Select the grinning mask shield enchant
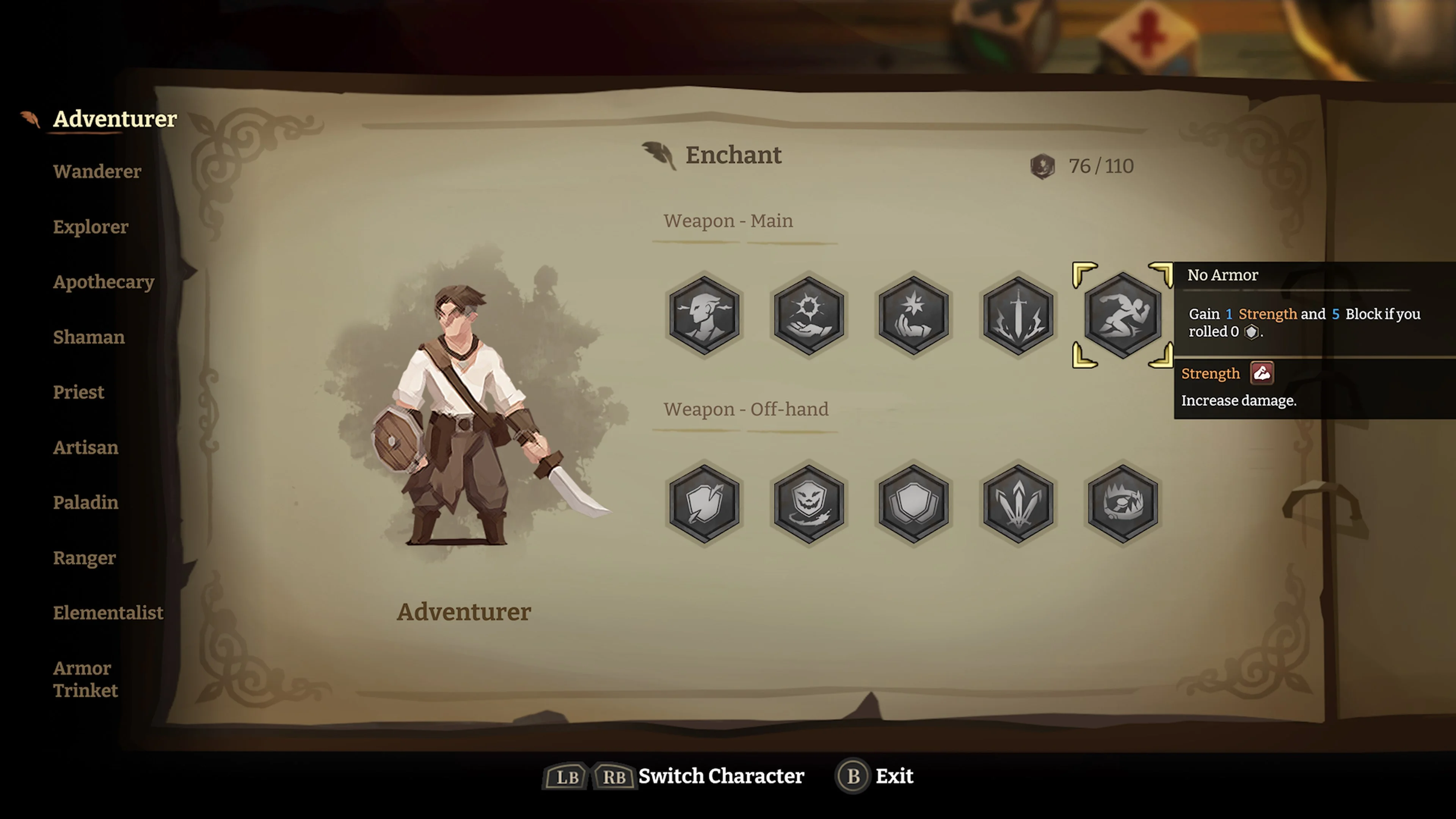The width and height of the screenshot is (1456, 819). point(809,503)
